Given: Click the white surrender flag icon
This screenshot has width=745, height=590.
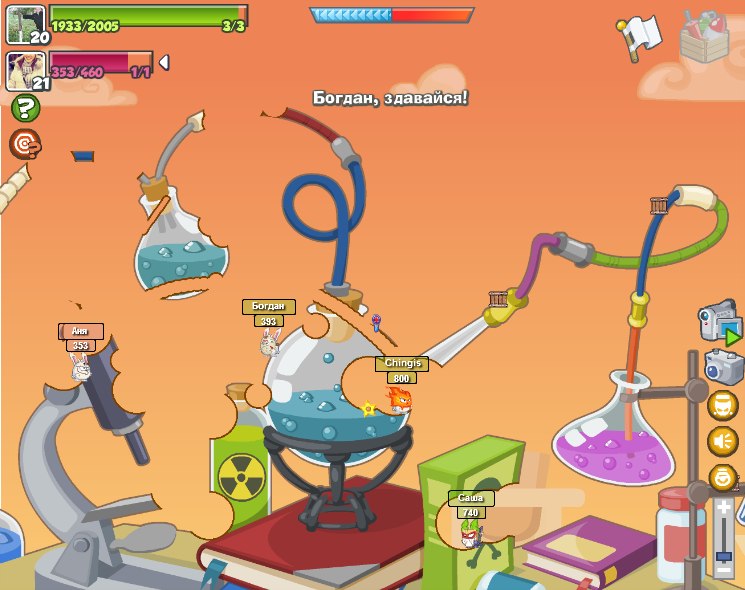Looking at the screenshot, I should tap(639, 36).
